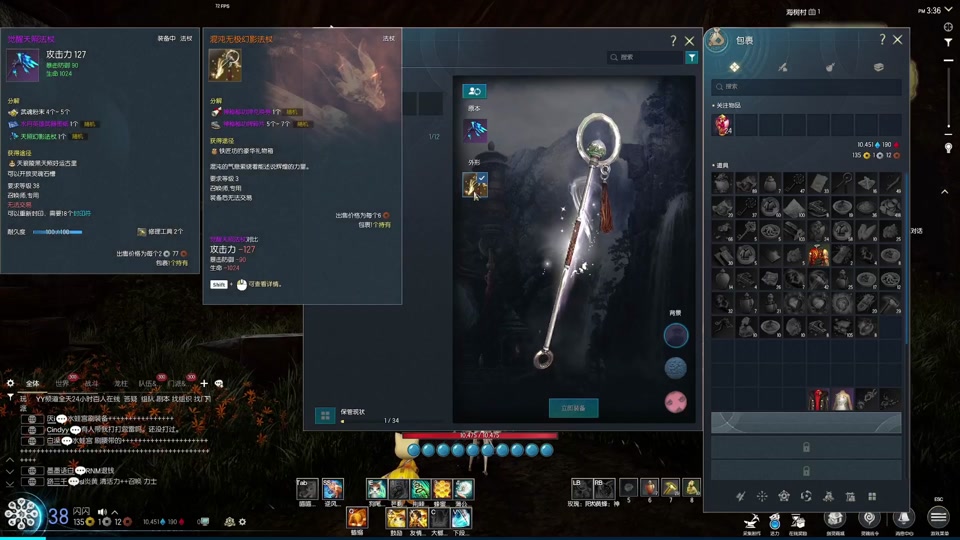Open the chat settings gear
Image resolution: width=960 pixels, height=540 pixels.
point(11,383)
